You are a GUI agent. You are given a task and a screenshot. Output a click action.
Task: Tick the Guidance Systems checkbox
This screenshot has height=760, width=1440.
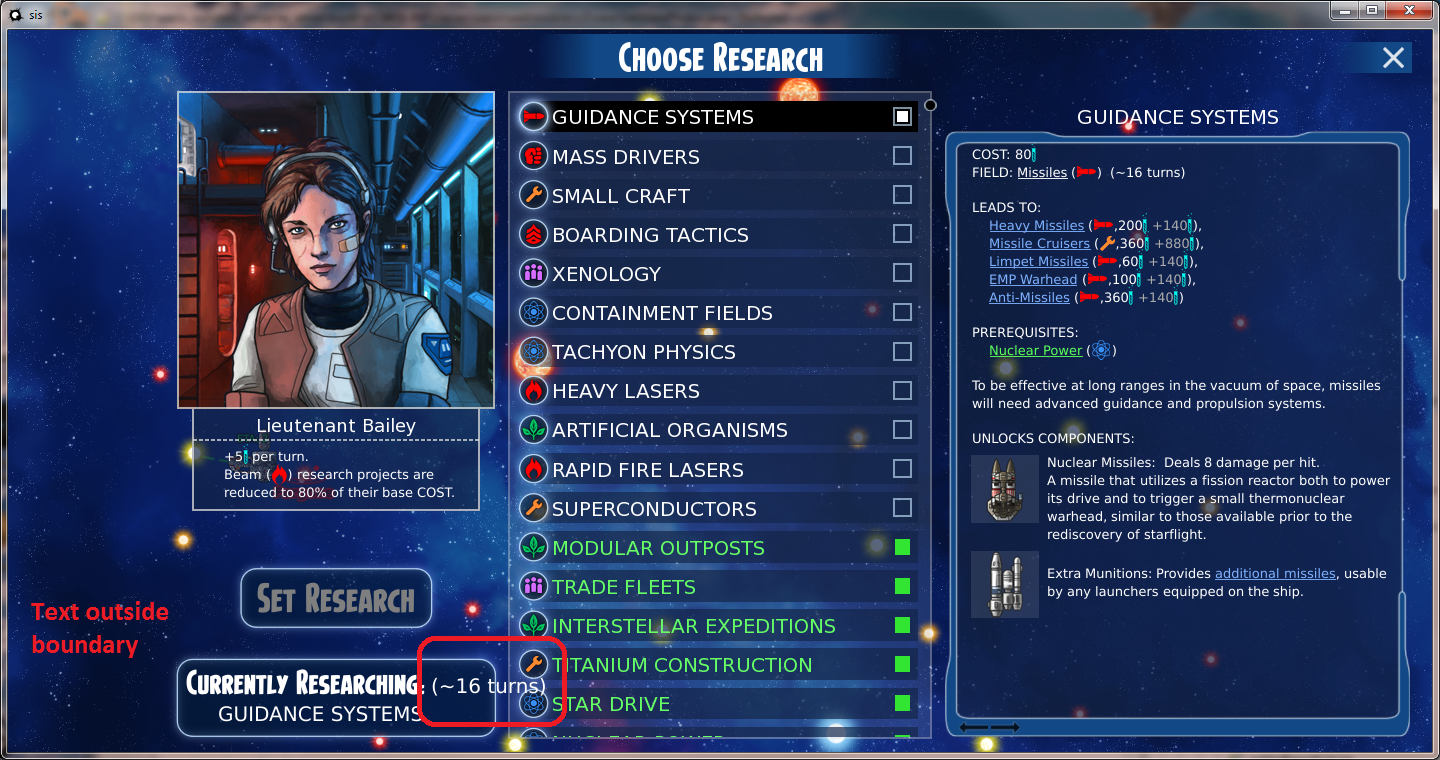pyautogui.click(x=902, y=117)
